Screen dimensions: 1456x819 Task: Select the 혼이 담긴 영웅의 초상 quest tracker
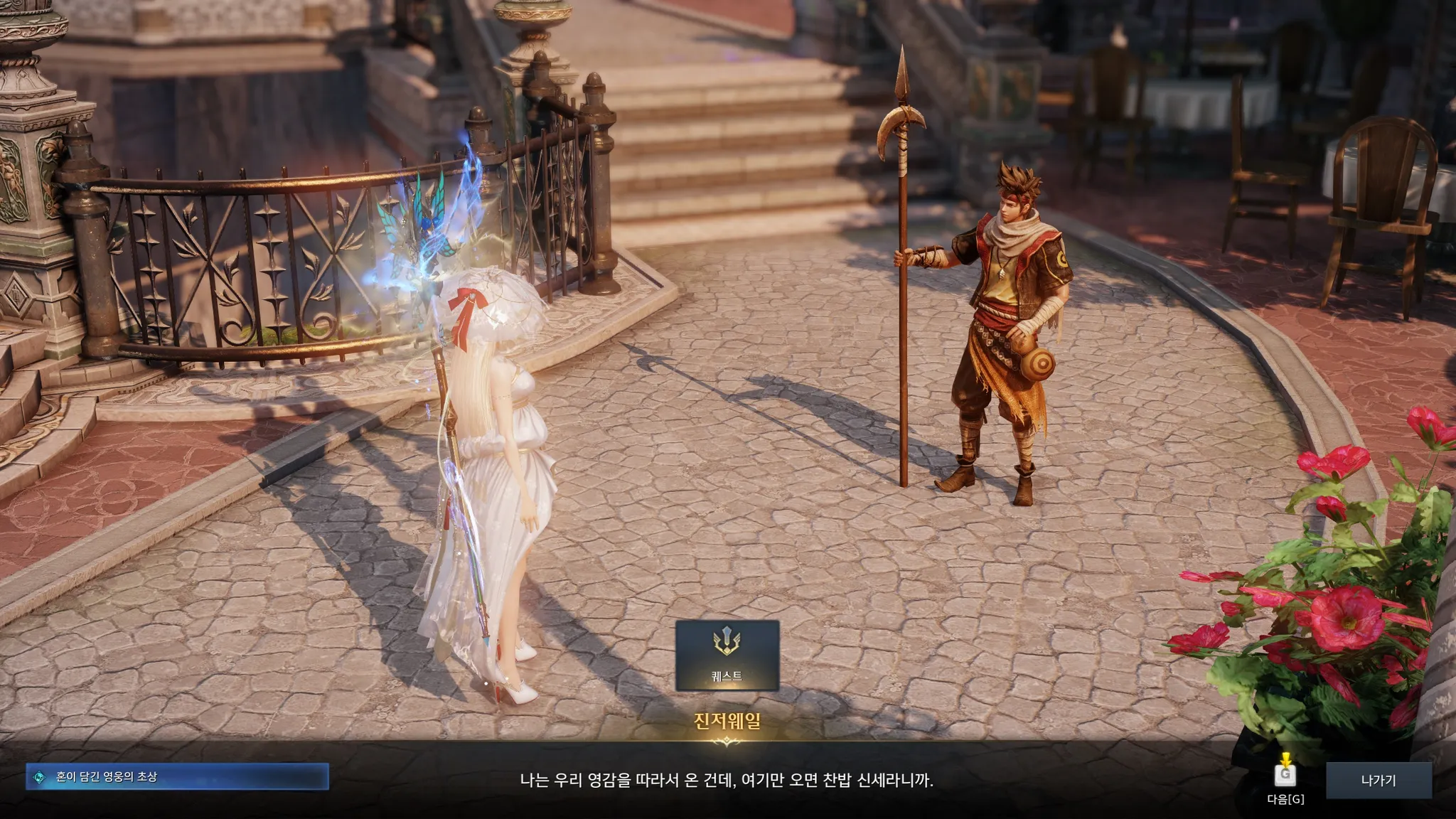pos(177,777)
